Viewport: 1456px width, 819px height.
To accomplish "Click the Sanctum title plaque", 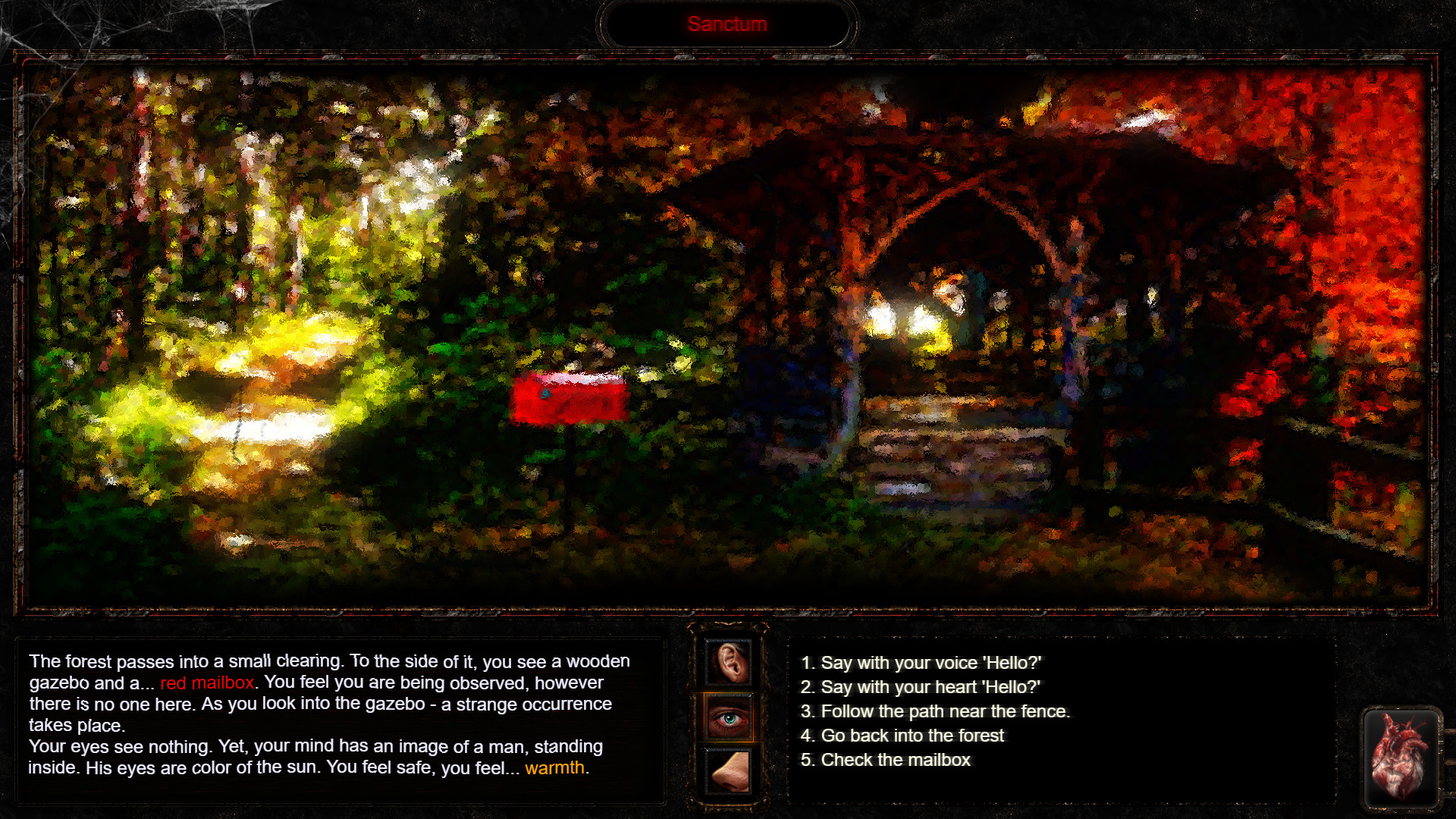I will click(728, 24).
